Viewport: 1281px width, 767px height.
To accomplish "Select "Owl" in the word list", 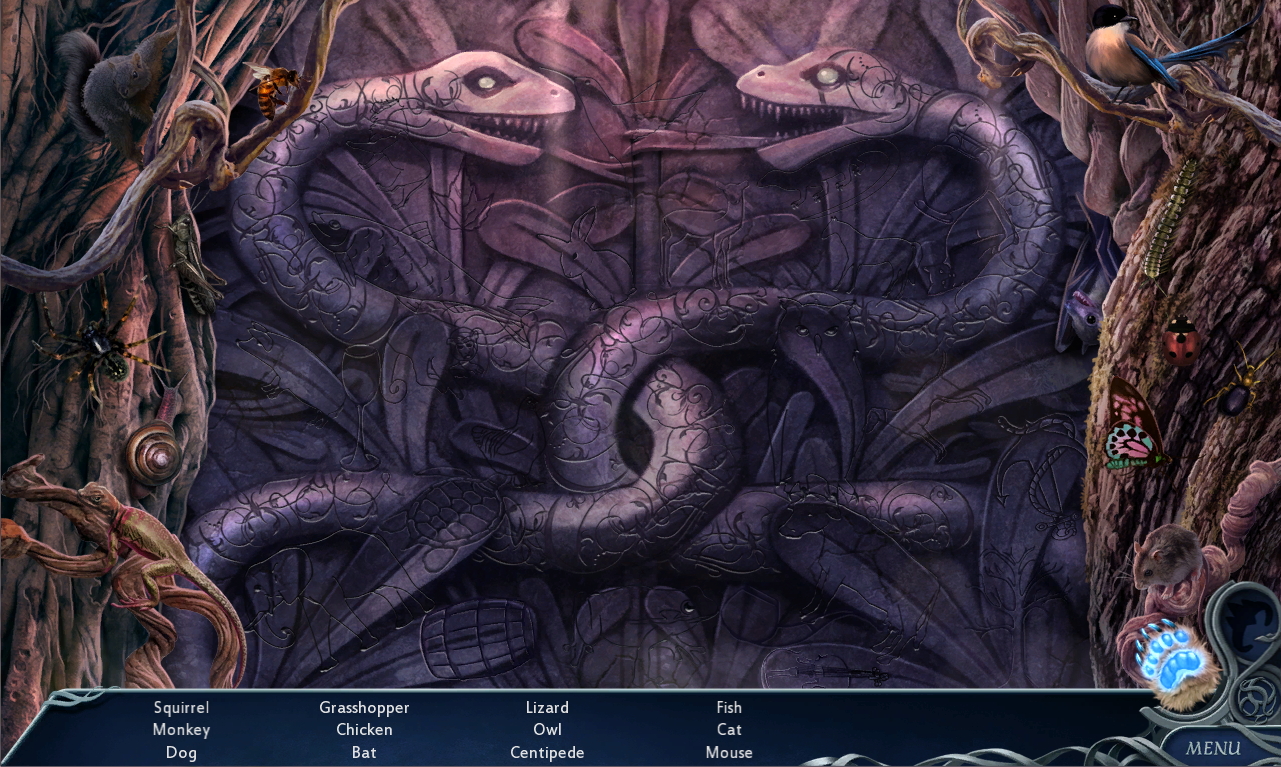I will tap(547, 730).
